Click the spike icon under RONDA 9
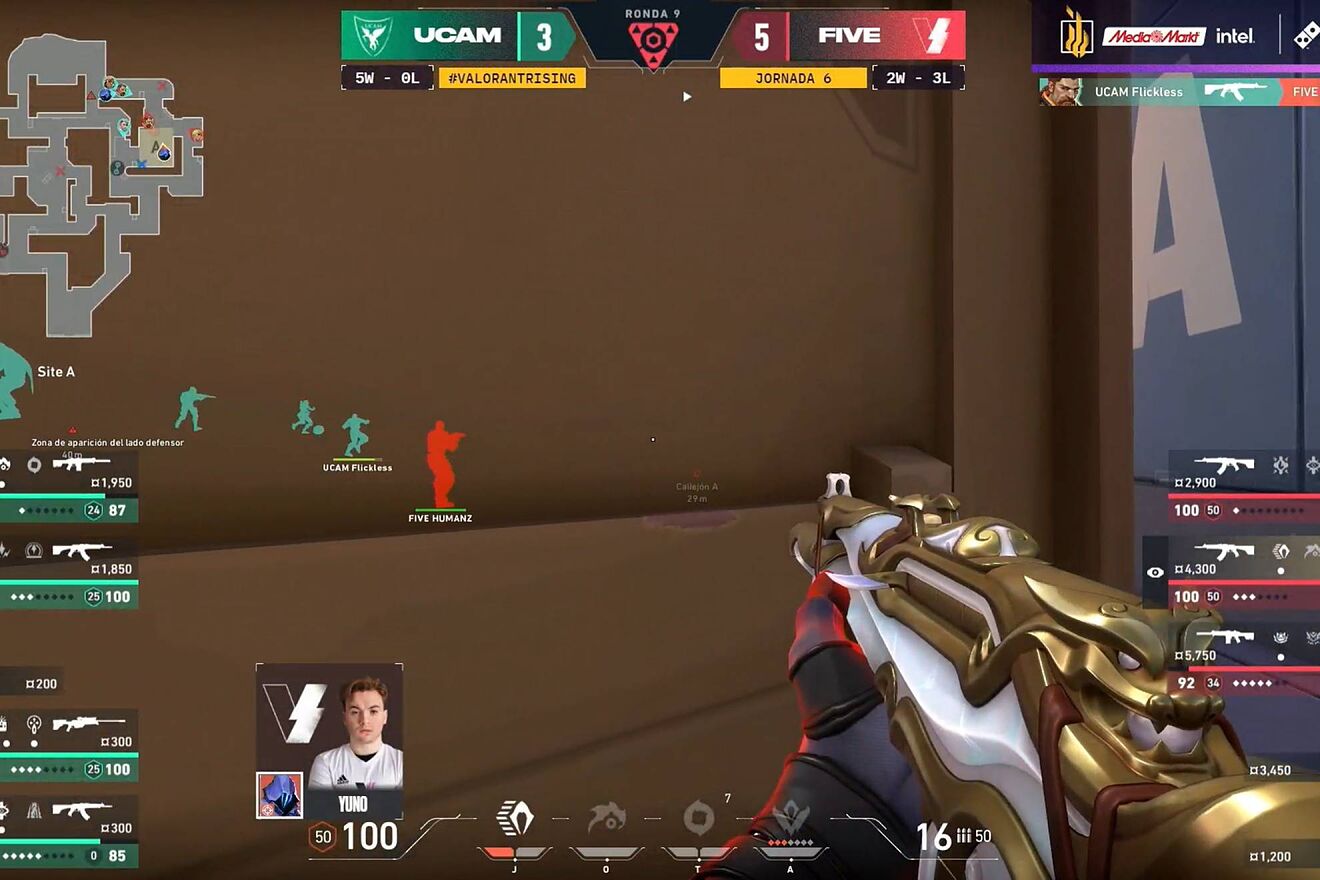Viewport: 1320px width, 880px height. [x=653, y=42]
